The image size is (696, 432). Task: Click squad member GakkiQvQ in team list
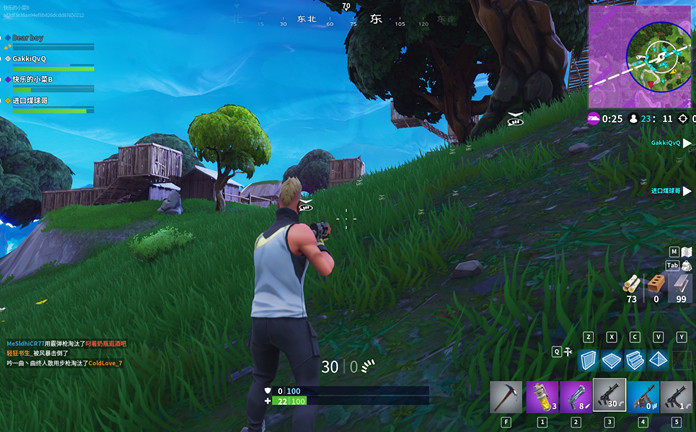(x=30, y=58)
